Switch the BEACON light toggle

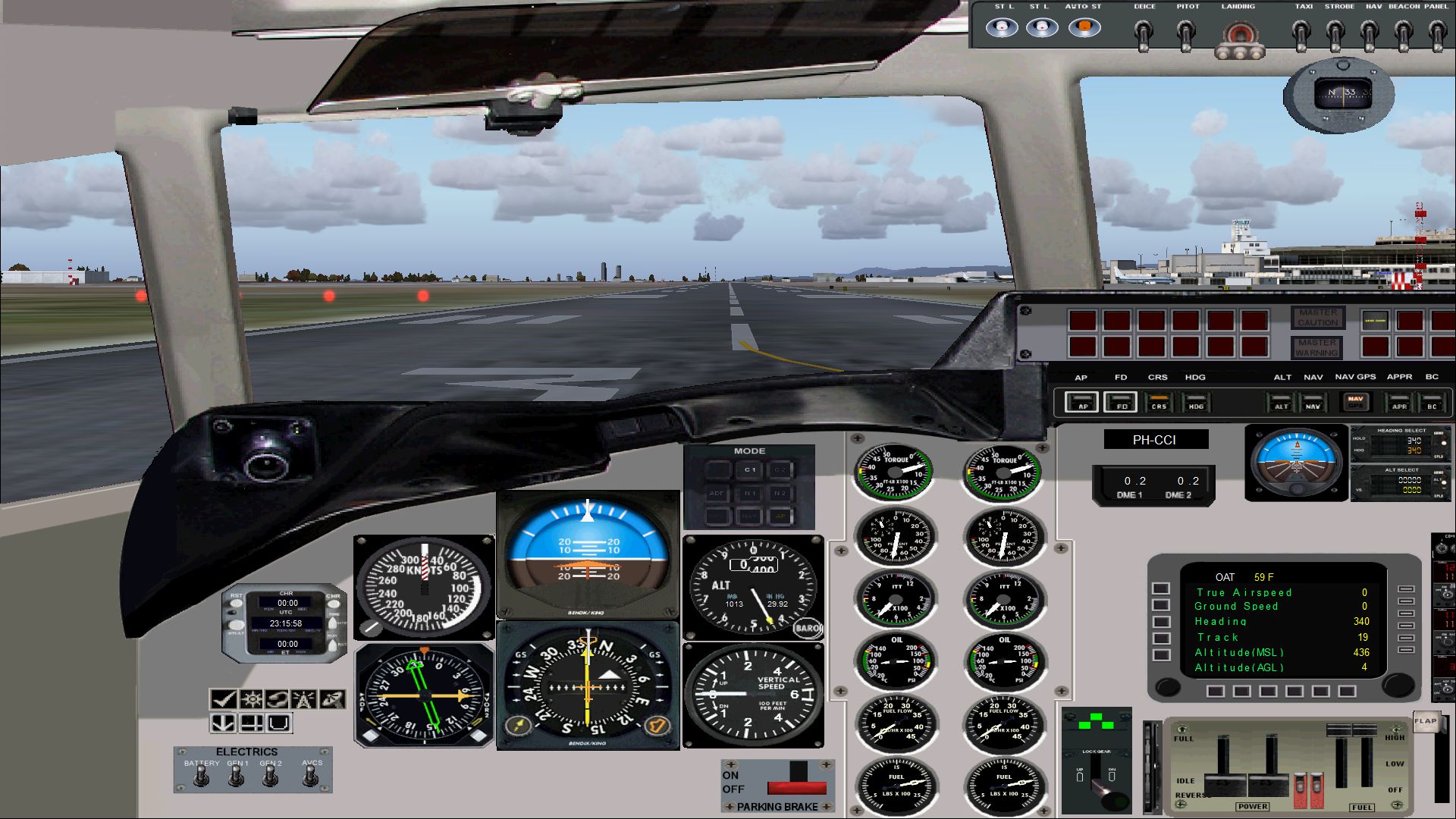point(1404,33)
